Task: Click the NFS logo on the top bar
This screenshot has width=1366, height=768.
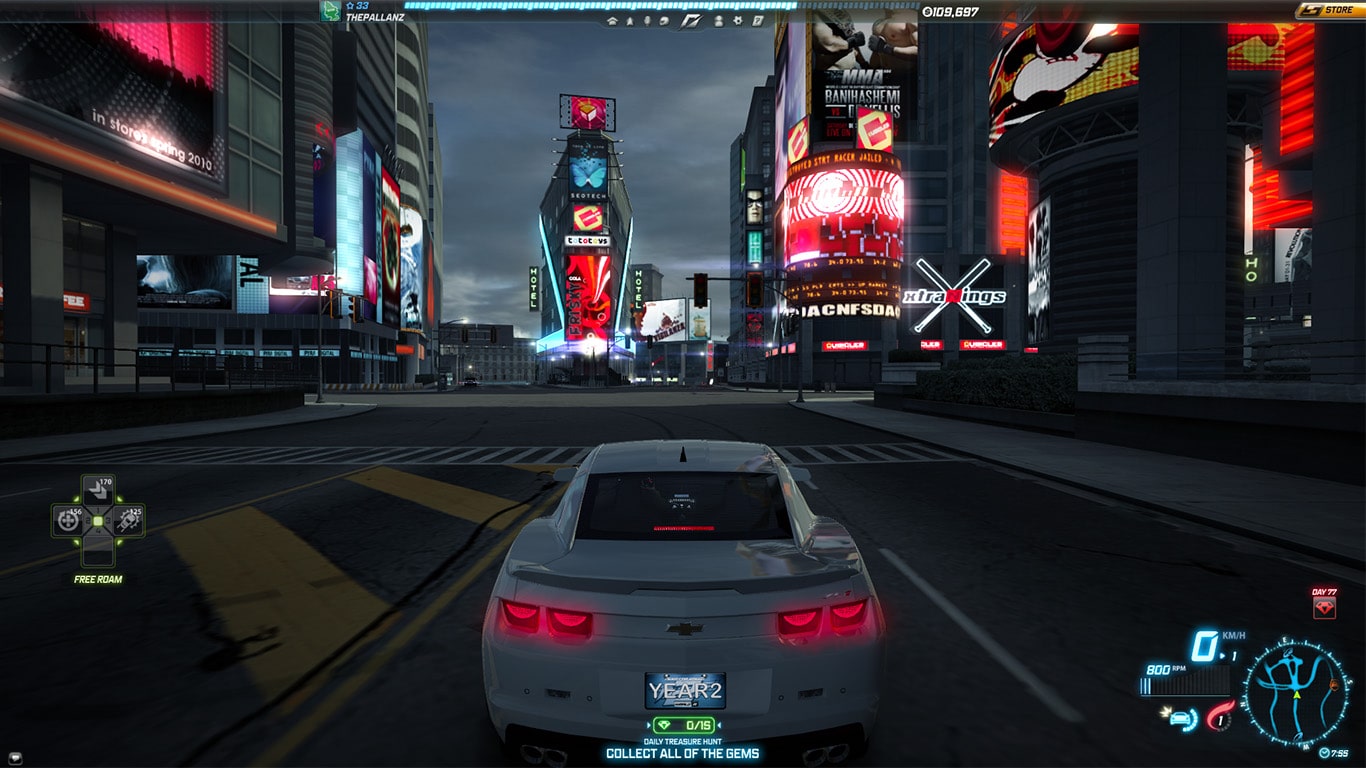Action: (x=690, y=20)
